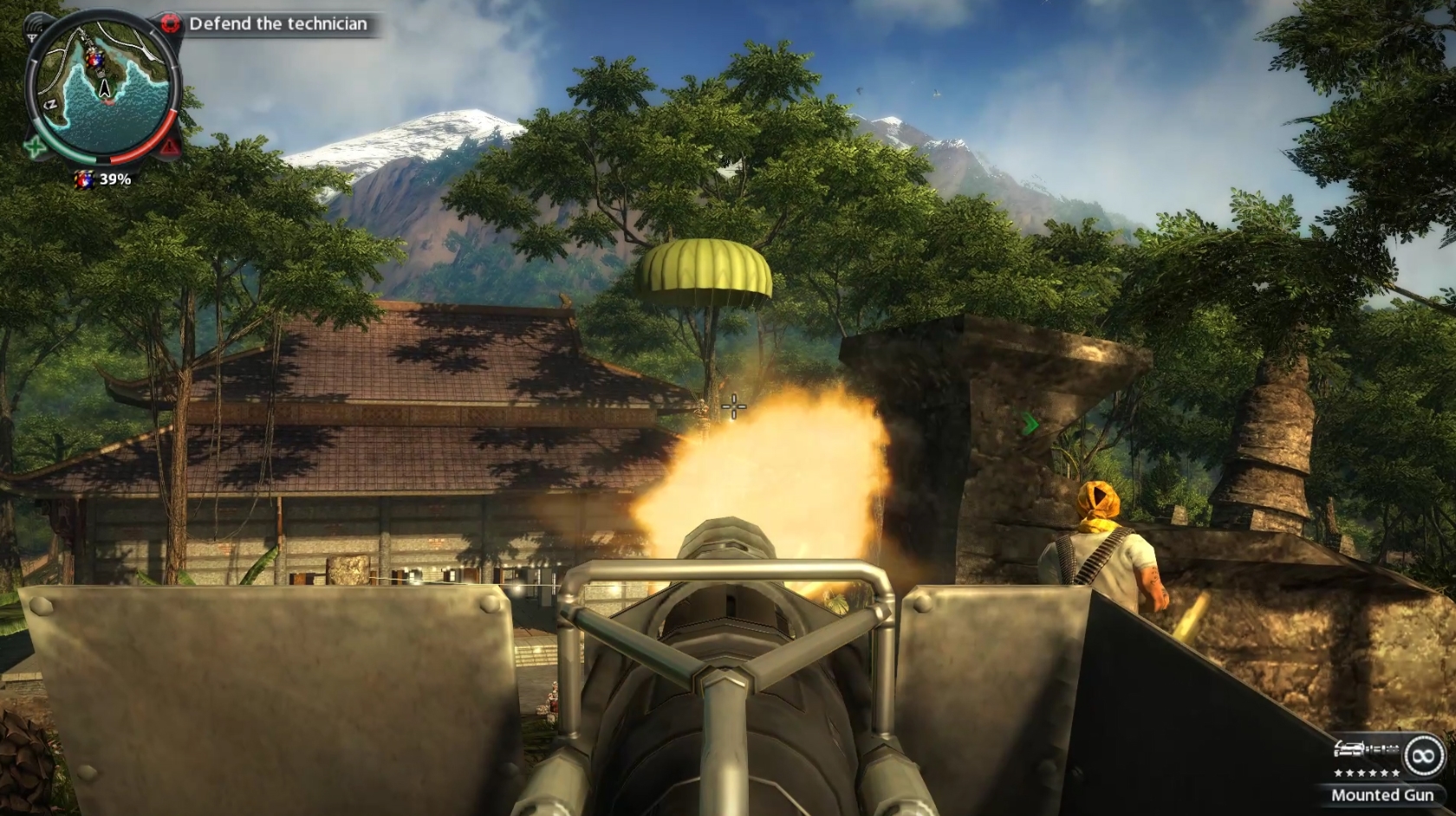Click the red warning triangle on the minimap frame

[x=168, y=146]
